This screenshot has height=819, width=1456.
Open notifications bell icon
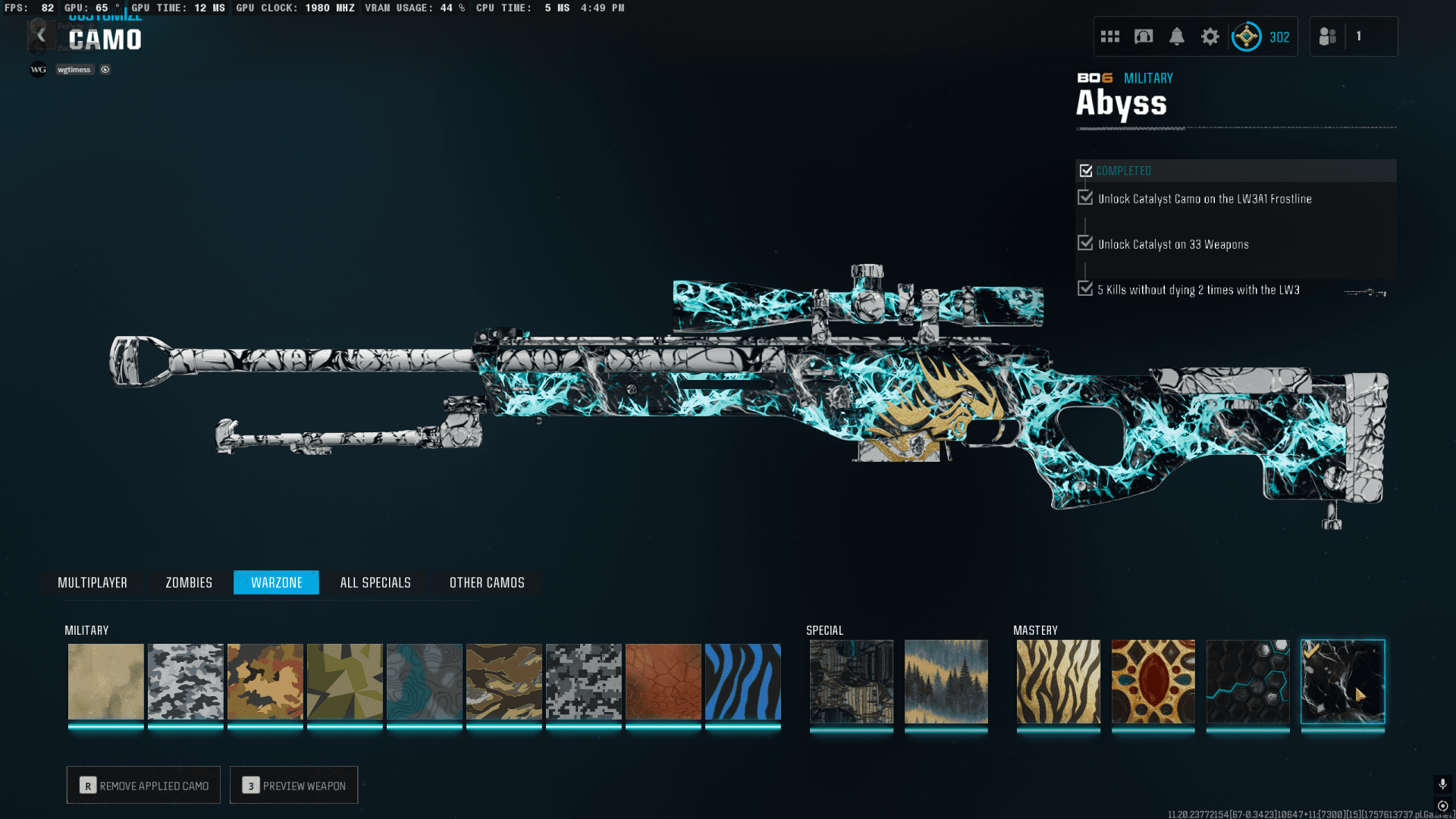(1176, 36)
